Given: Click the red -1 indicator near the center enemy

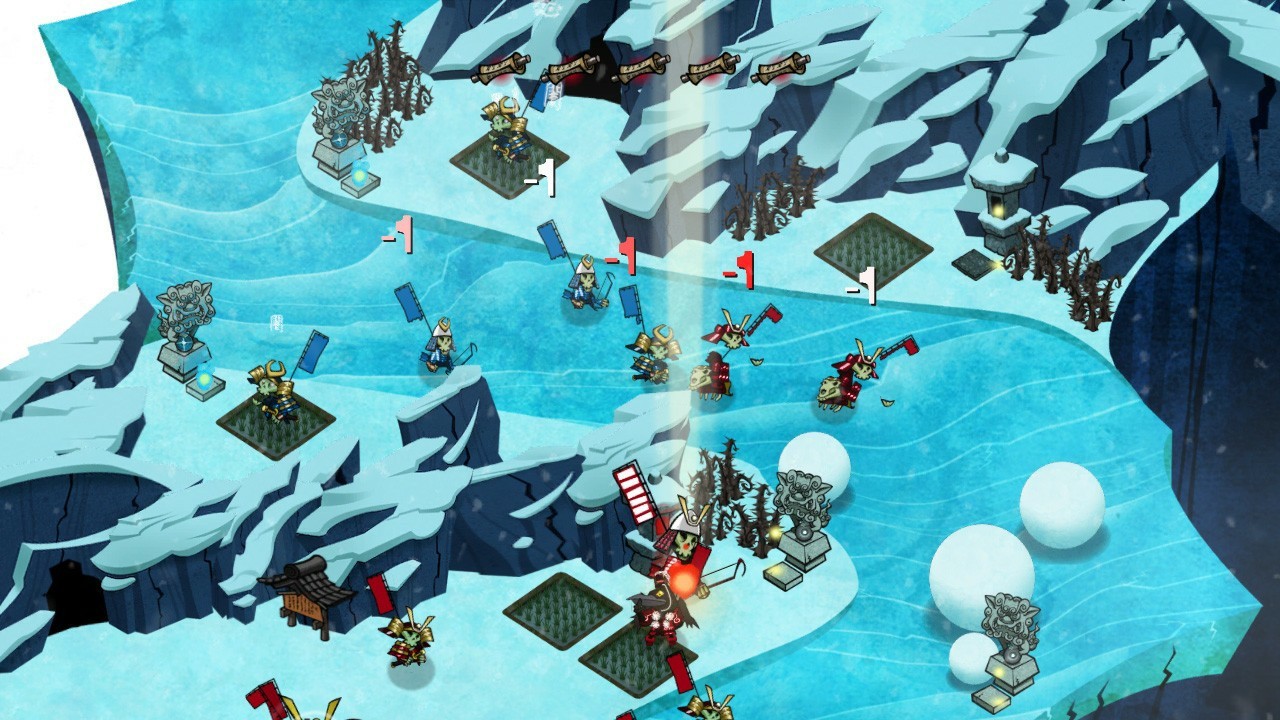Looking at the screenshot, I should (x=622, y=258).
